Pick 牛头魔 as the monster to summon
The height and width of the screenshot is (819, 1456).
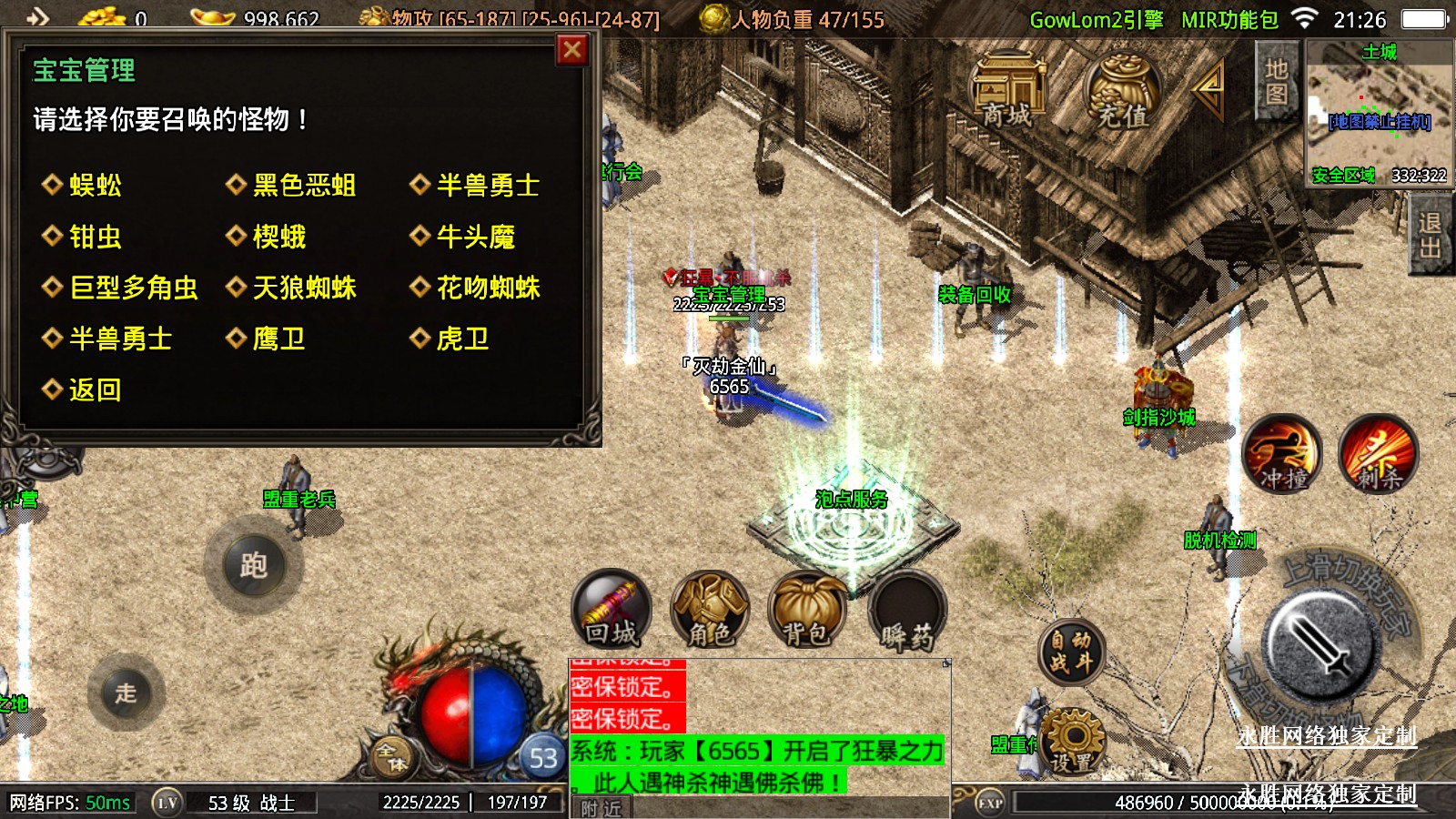(475, 238)
